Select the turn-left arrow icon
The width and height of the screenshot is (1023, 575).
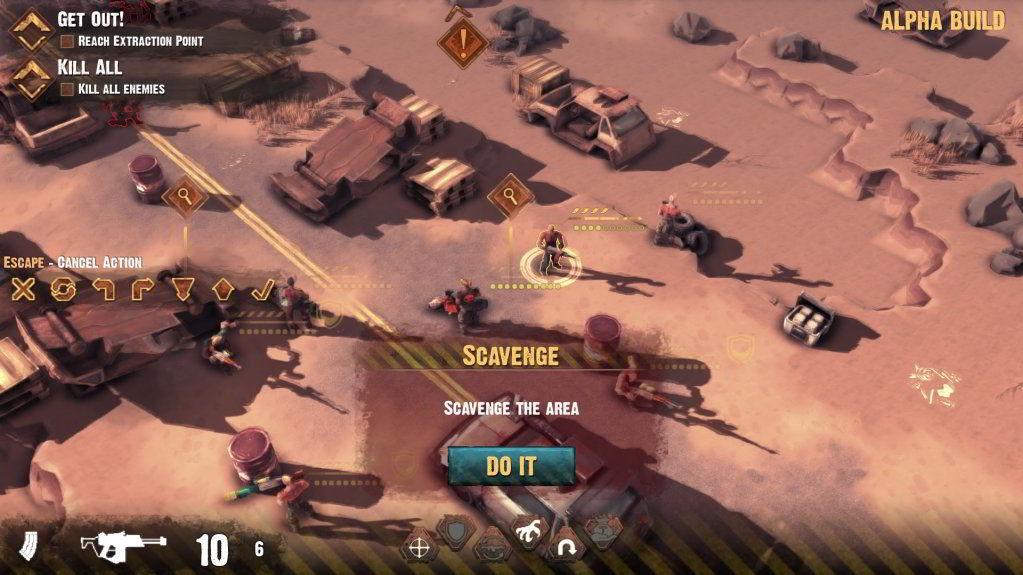[104, 290]
